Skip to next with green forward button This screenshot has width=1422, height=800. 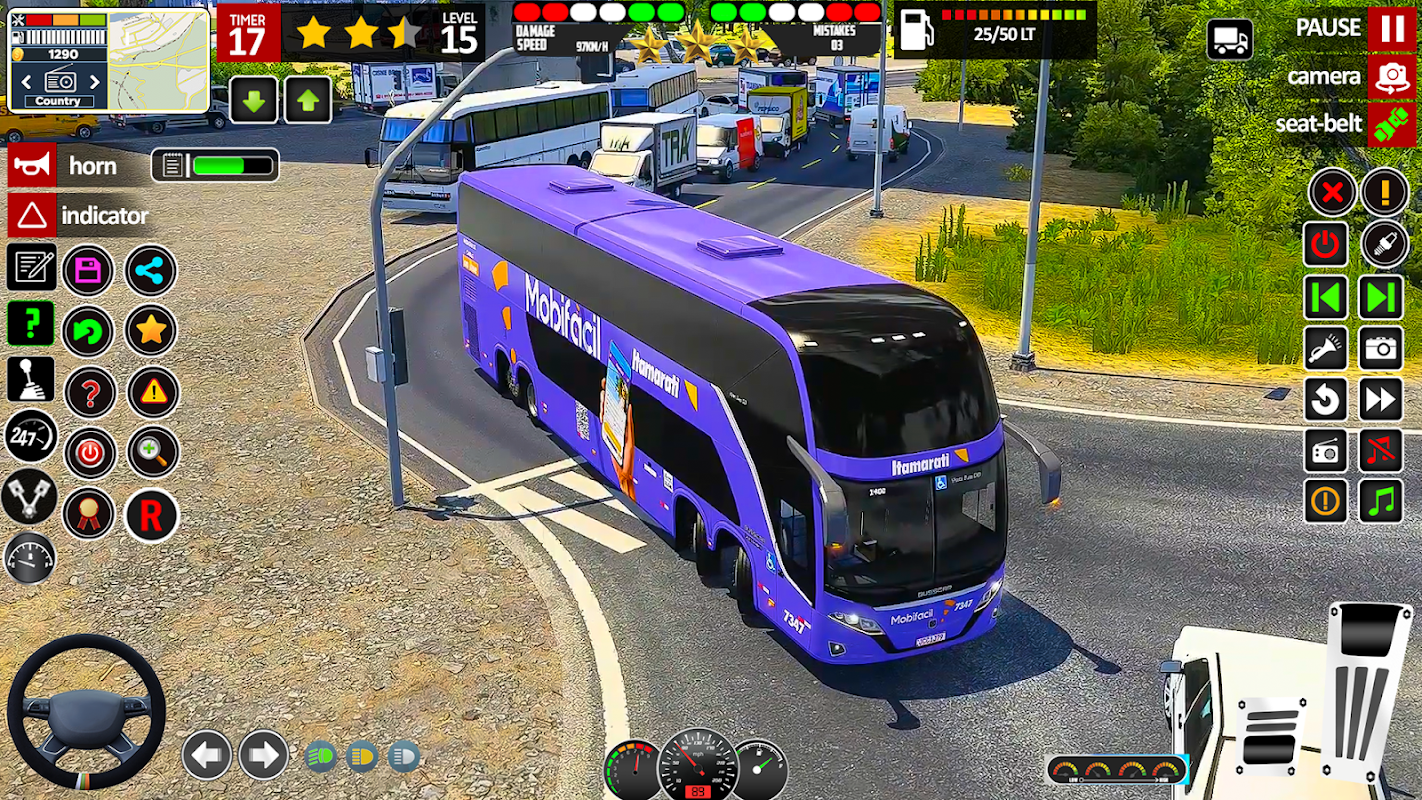point(1381,297)
